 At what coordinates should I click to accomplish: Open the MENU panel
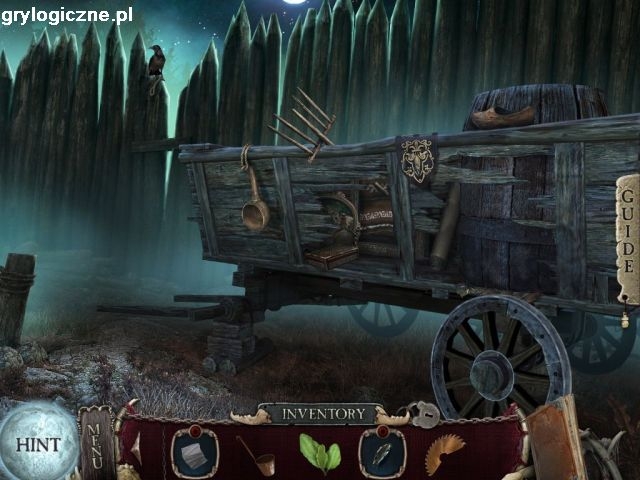point(96,441)
